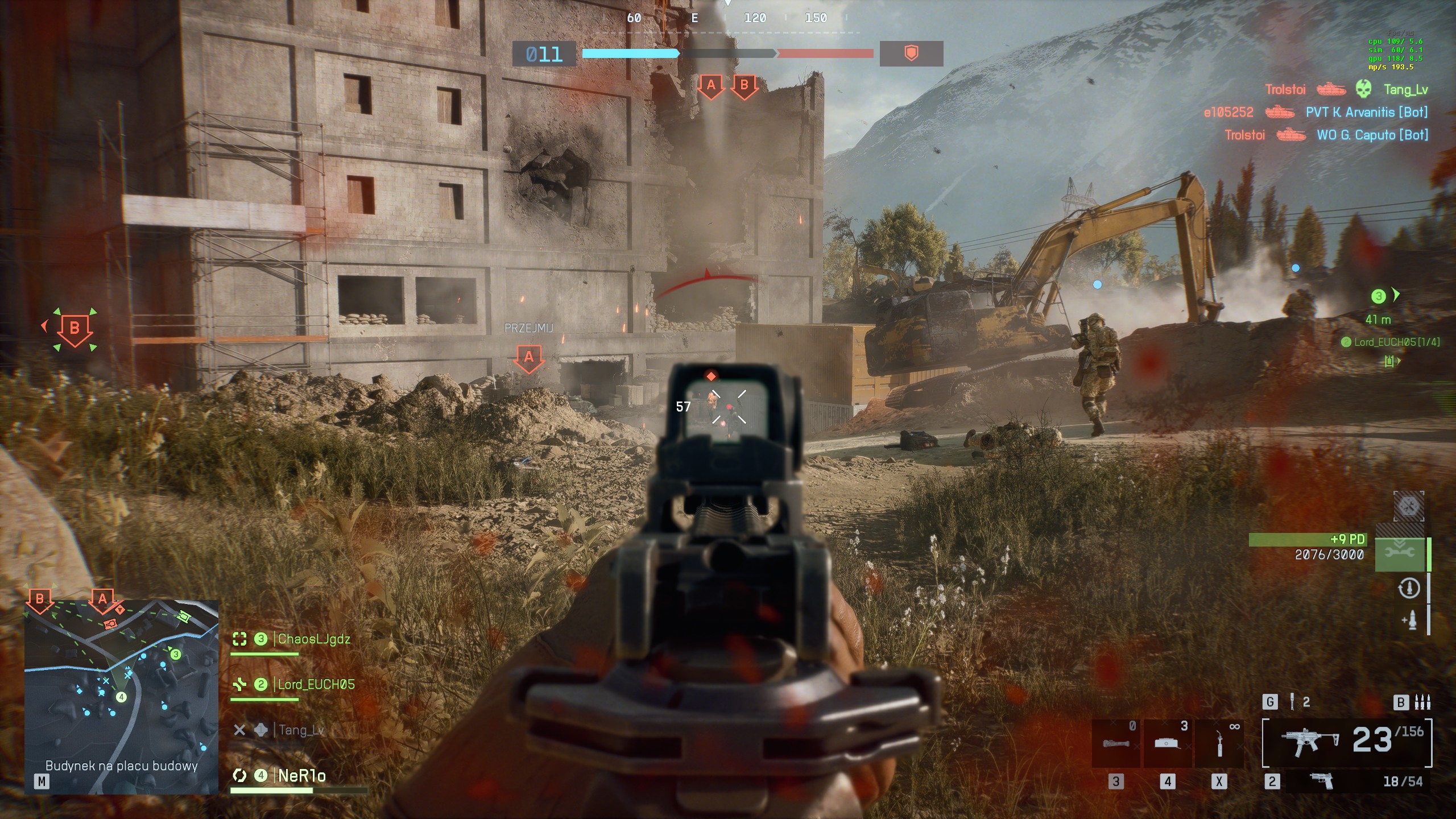The height and width of the screenshot is (819, 1456).
Task: Toggle the fire mode bullets icon
Action: [1422, 702]
